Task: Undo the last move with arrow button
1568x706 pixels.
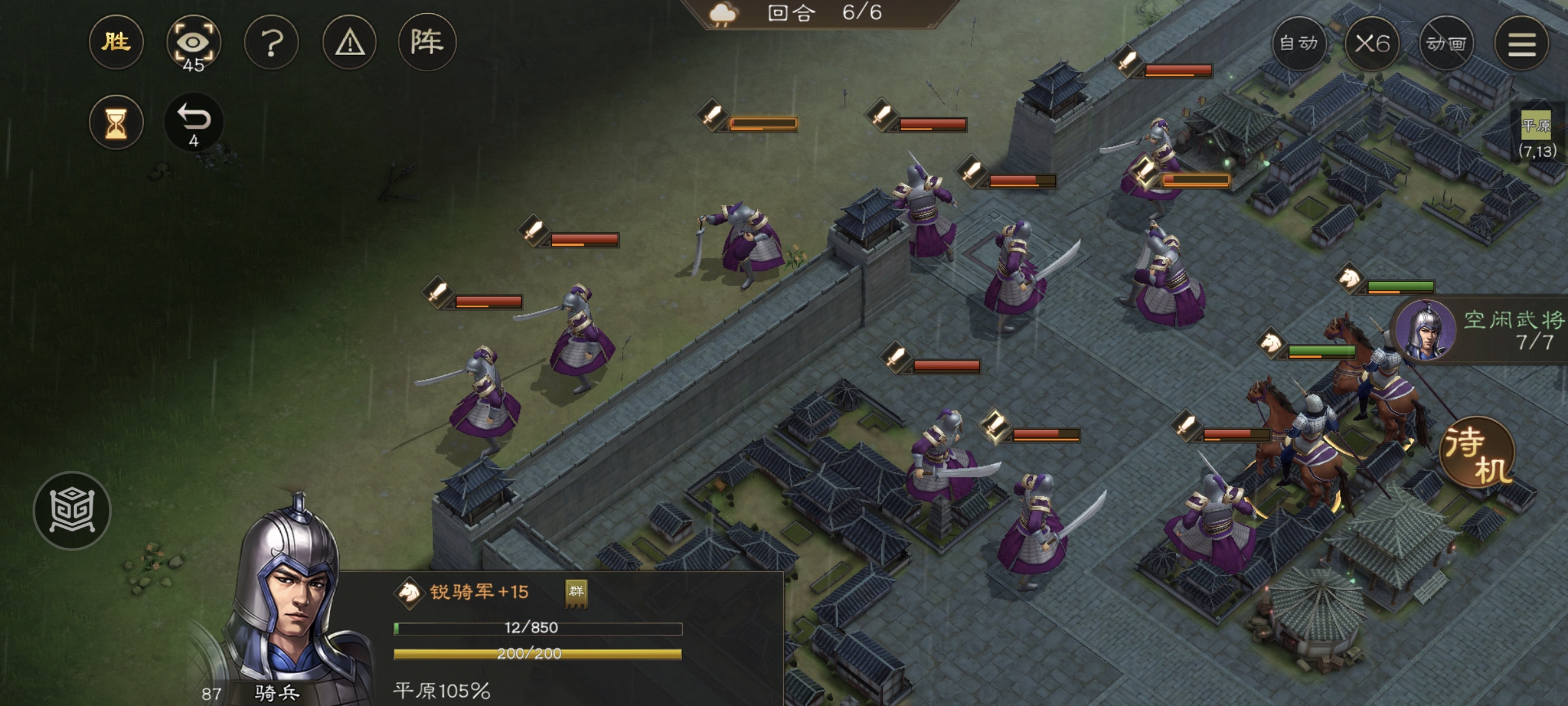Action: click(193, 122)
